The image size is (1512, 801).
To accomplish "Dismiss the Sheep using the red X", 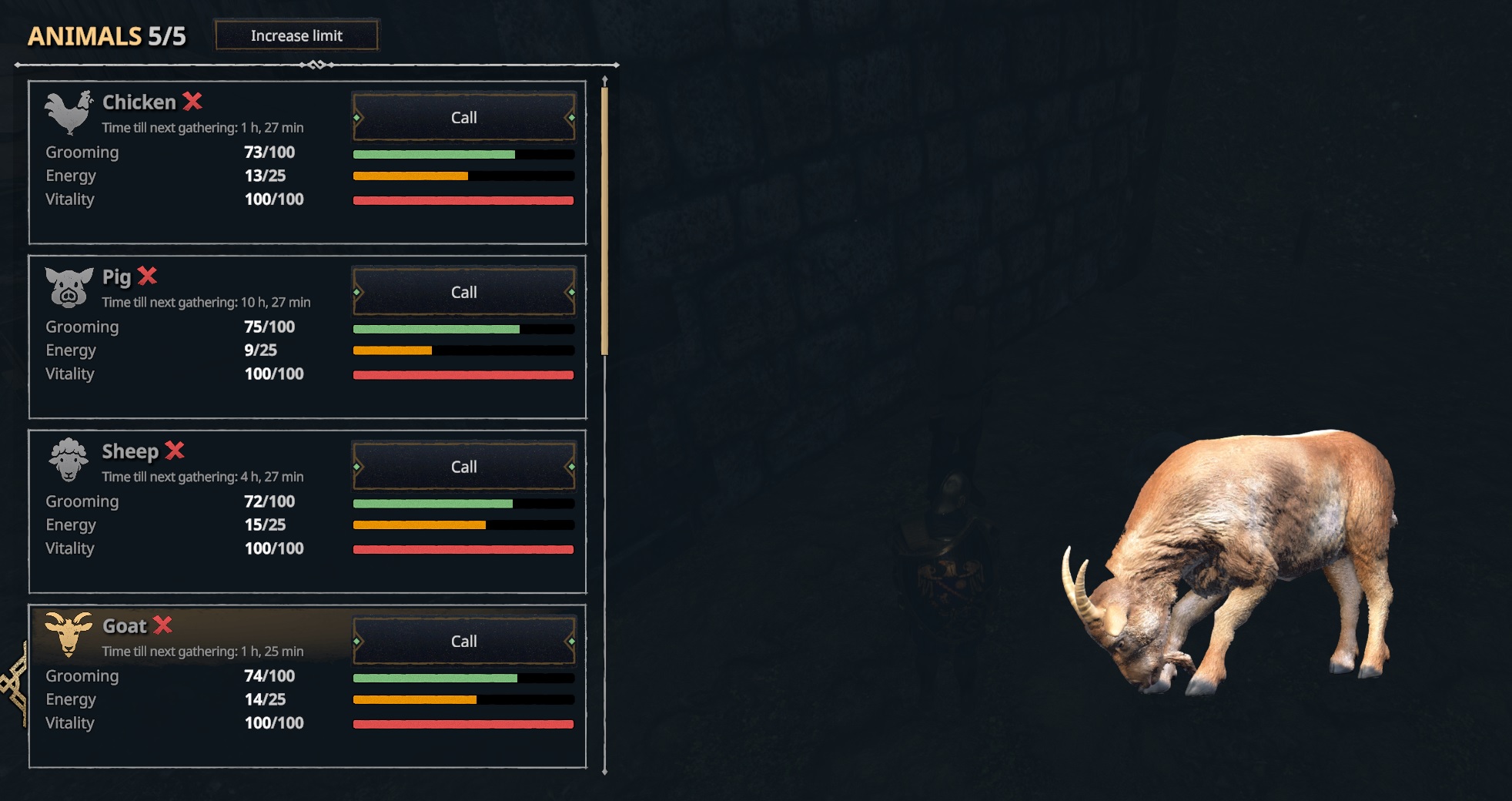I will tap(175, 450).
